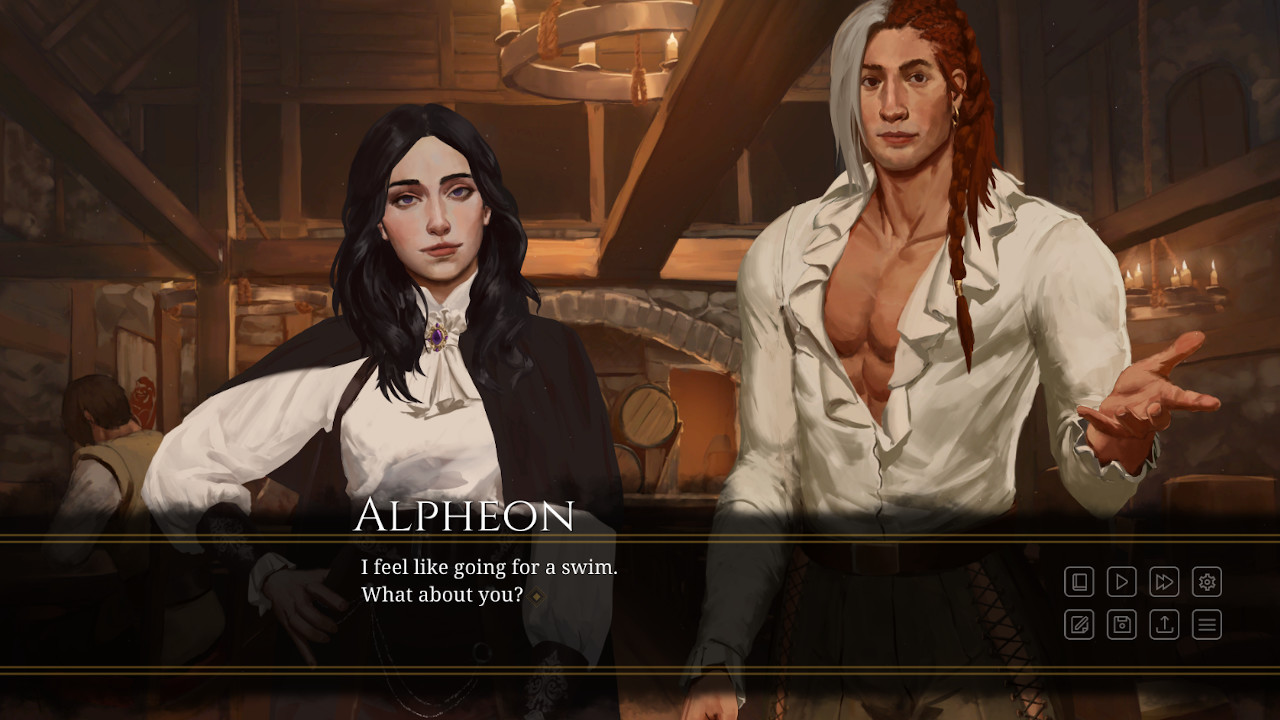Open settings using the gear icon
The width and height of the screenshot is (1280, 720).
click(x=1207, y=582)
